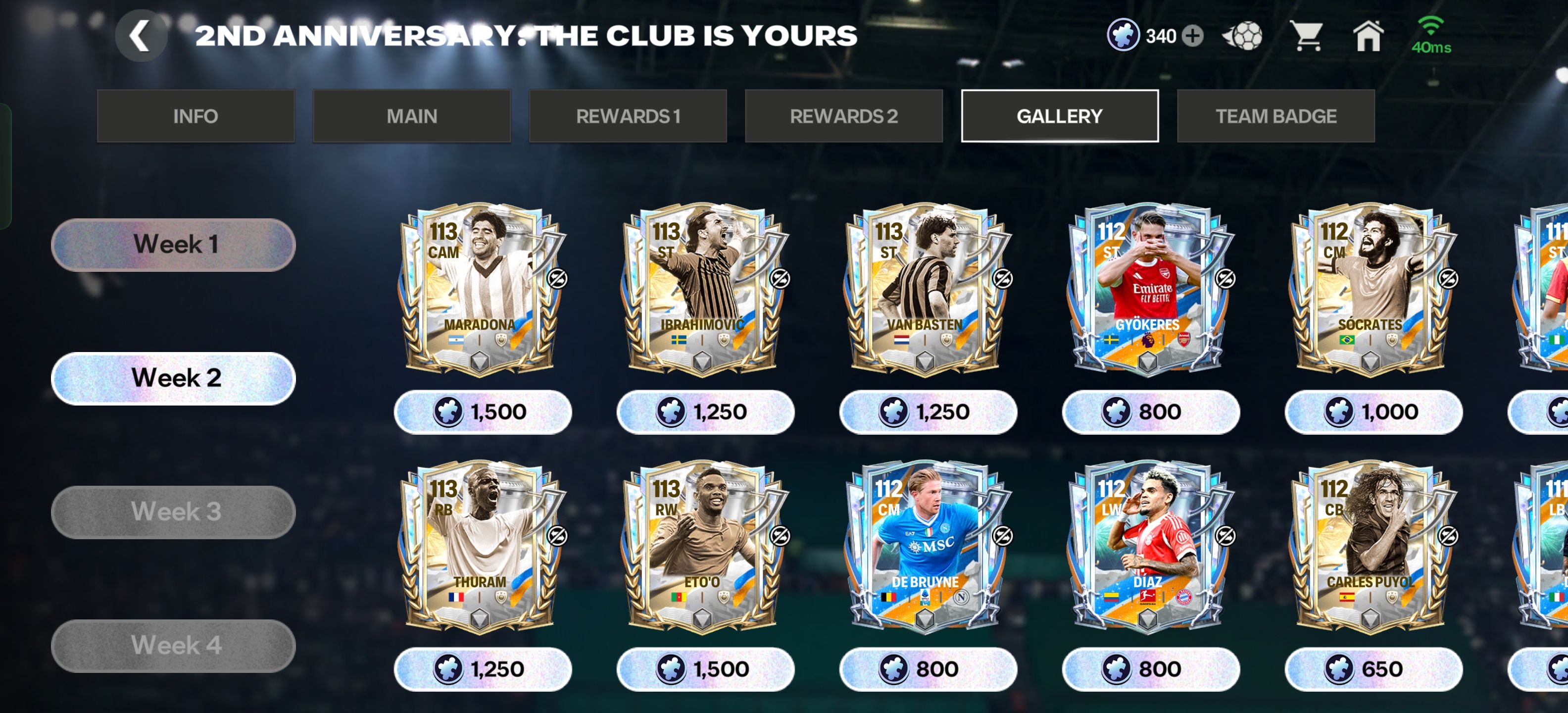The height and width of the screenshot is (713, 1568).
Task: Open the football icon menu
Action: click(1242, 36)
